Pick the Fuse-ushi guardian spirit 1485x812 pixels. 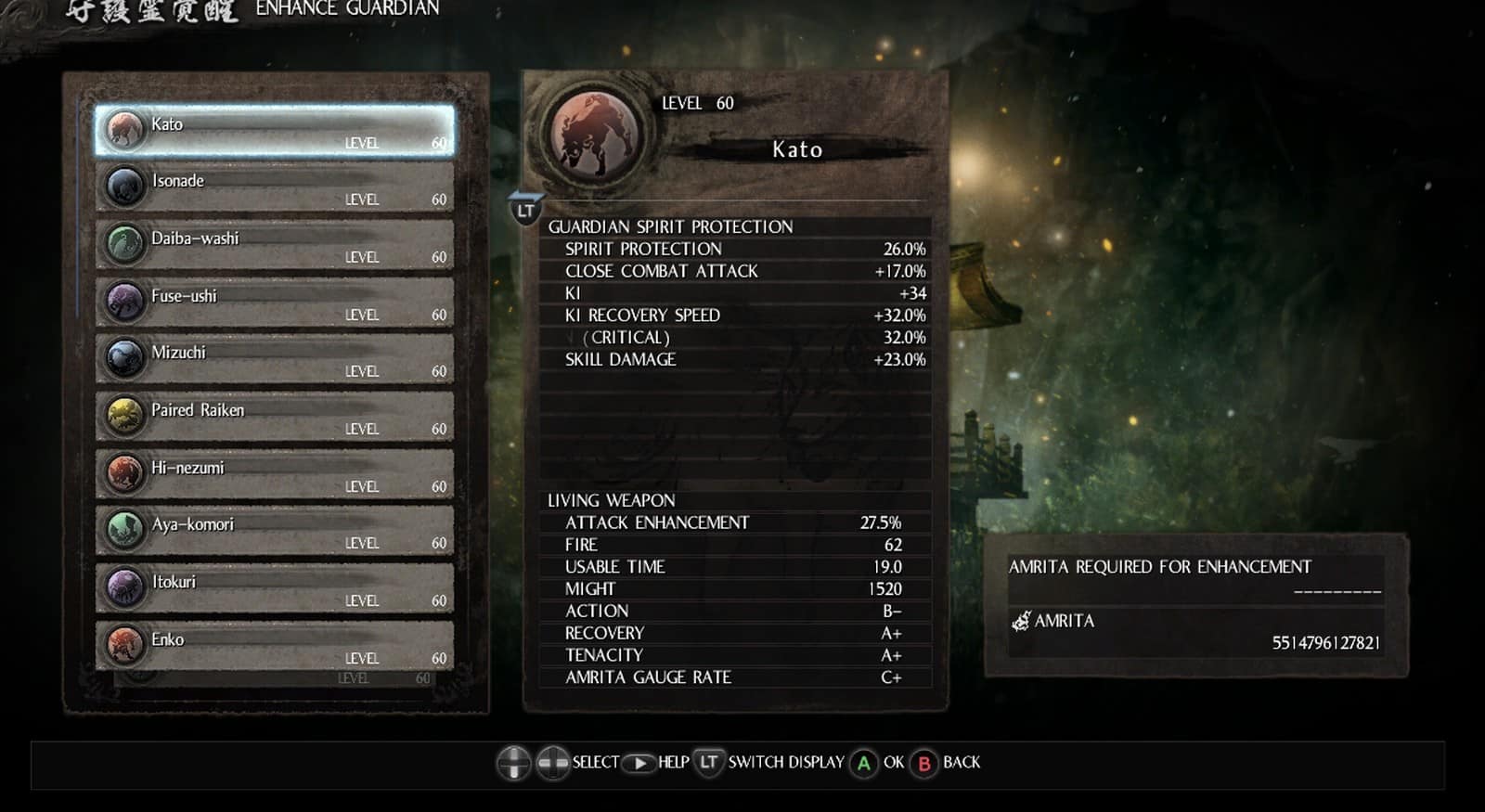[275, 303]
